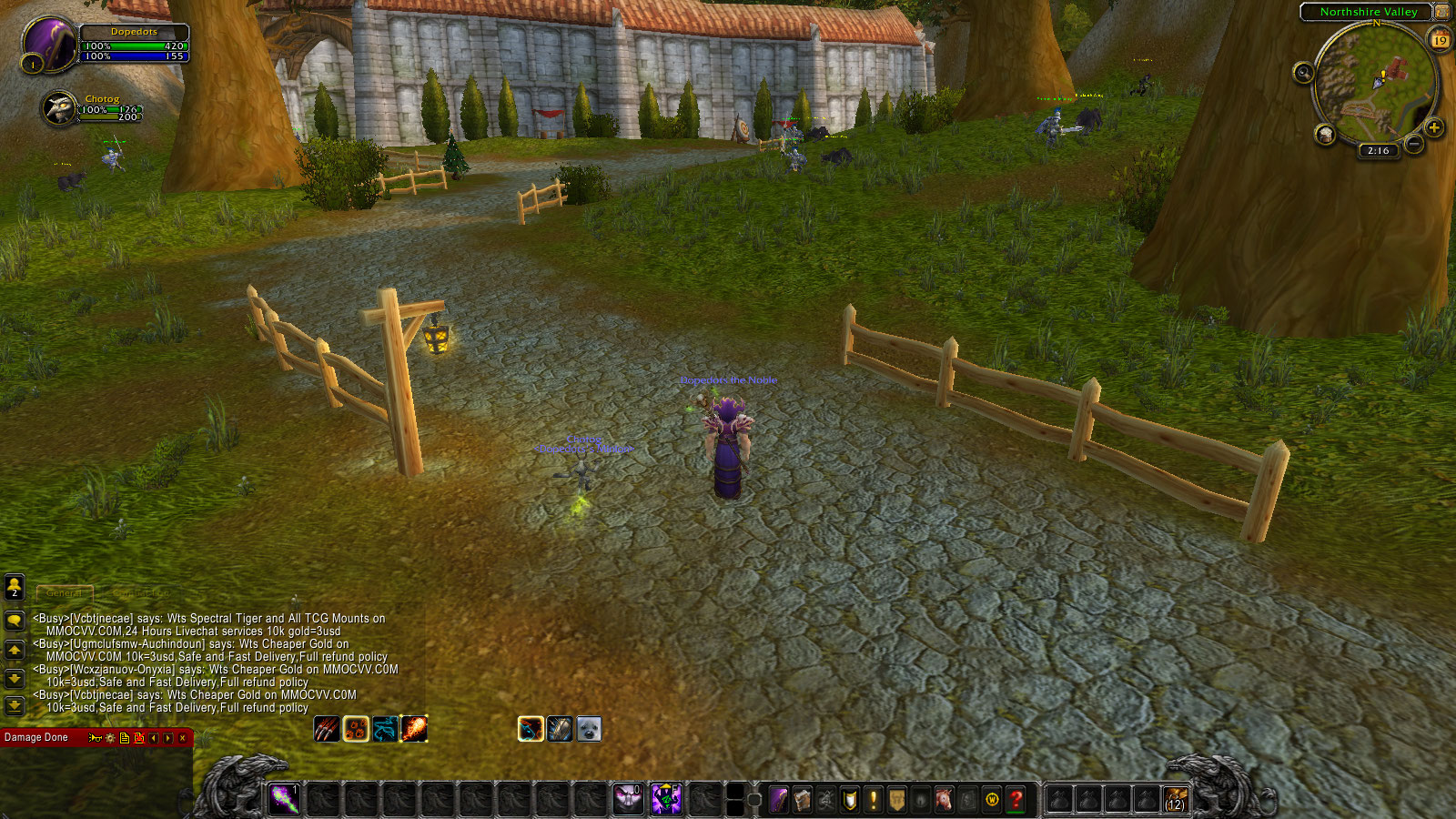The width and height of the screenshot is (1456, 819).
Task: Use the pet claw attack ability
Action: [327, 729]
